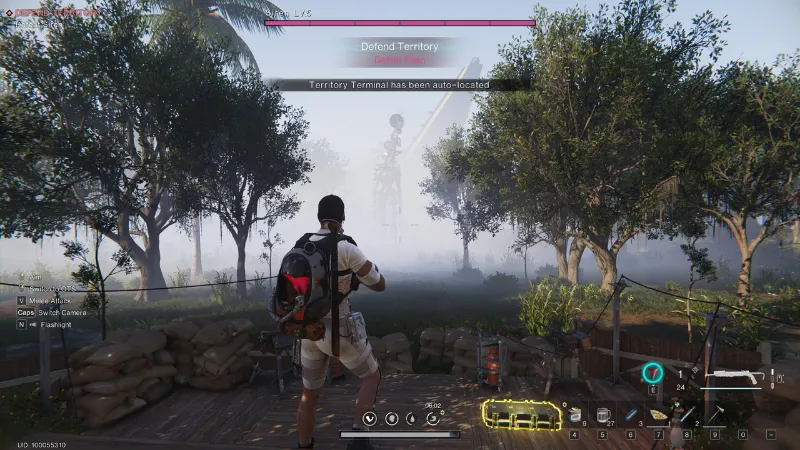Open the Defend Territory quest tracker
Image resolution: width=800 pixels, height=450 pixels.
coord(400,45)
